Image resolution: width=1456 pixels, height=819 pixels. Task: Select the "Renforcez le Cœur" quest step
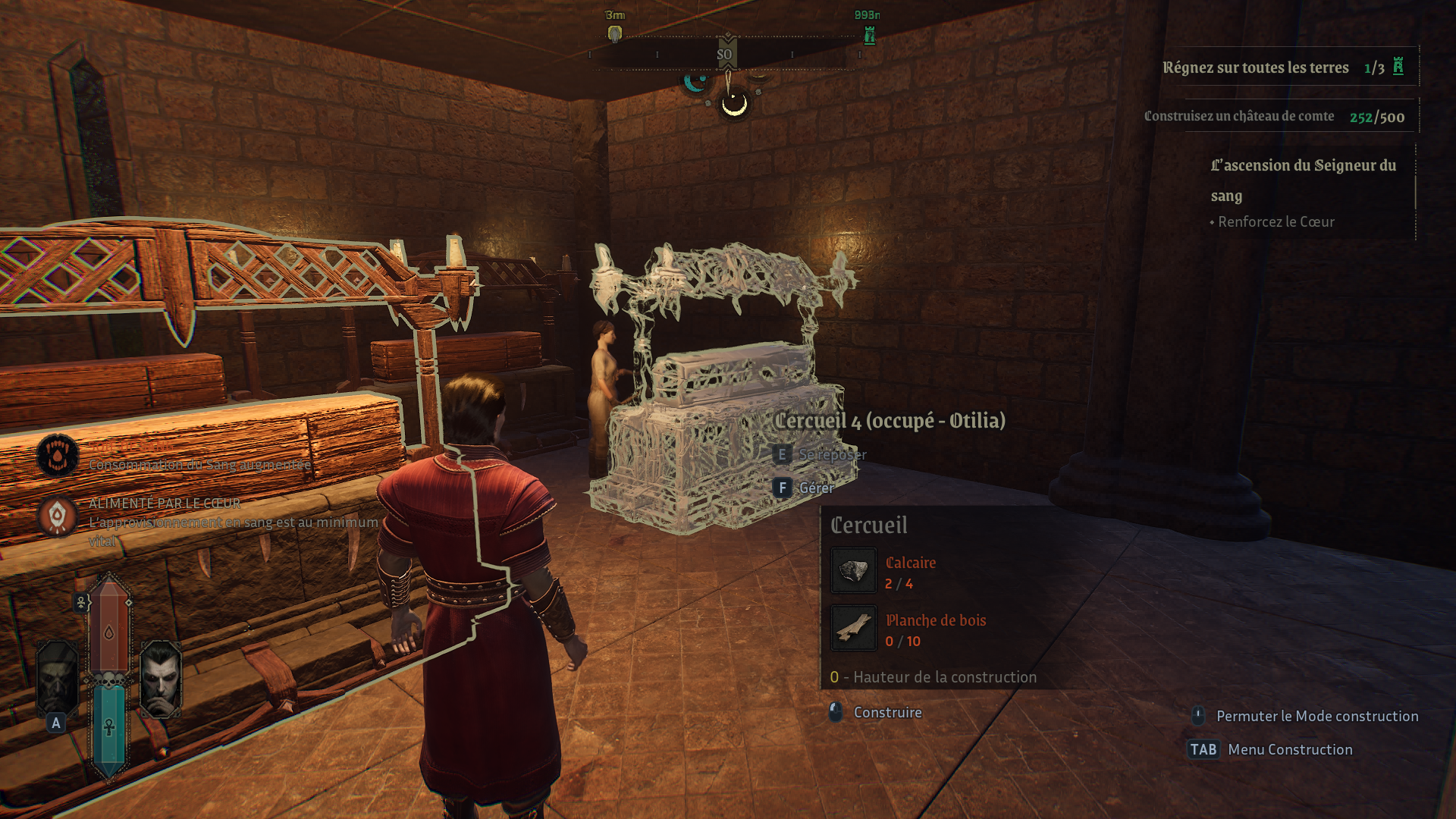(1276, 221)
